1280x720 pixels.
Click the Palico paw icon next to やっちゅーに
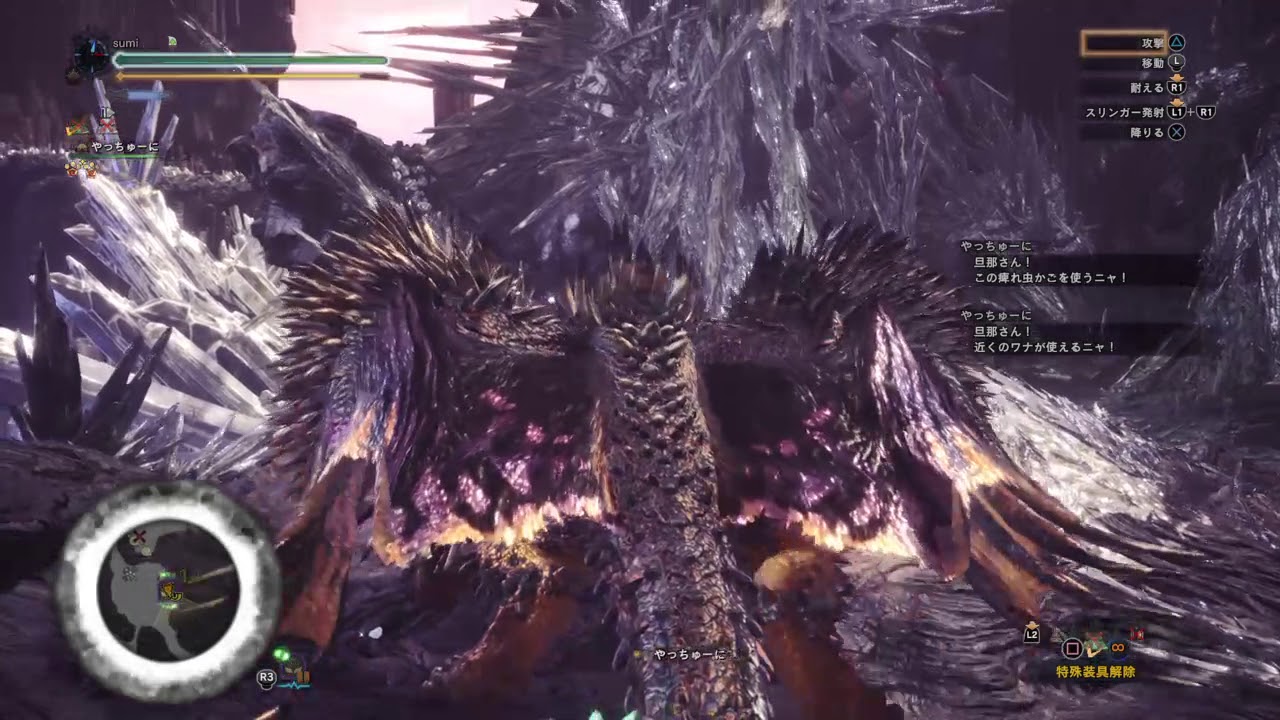81,146
